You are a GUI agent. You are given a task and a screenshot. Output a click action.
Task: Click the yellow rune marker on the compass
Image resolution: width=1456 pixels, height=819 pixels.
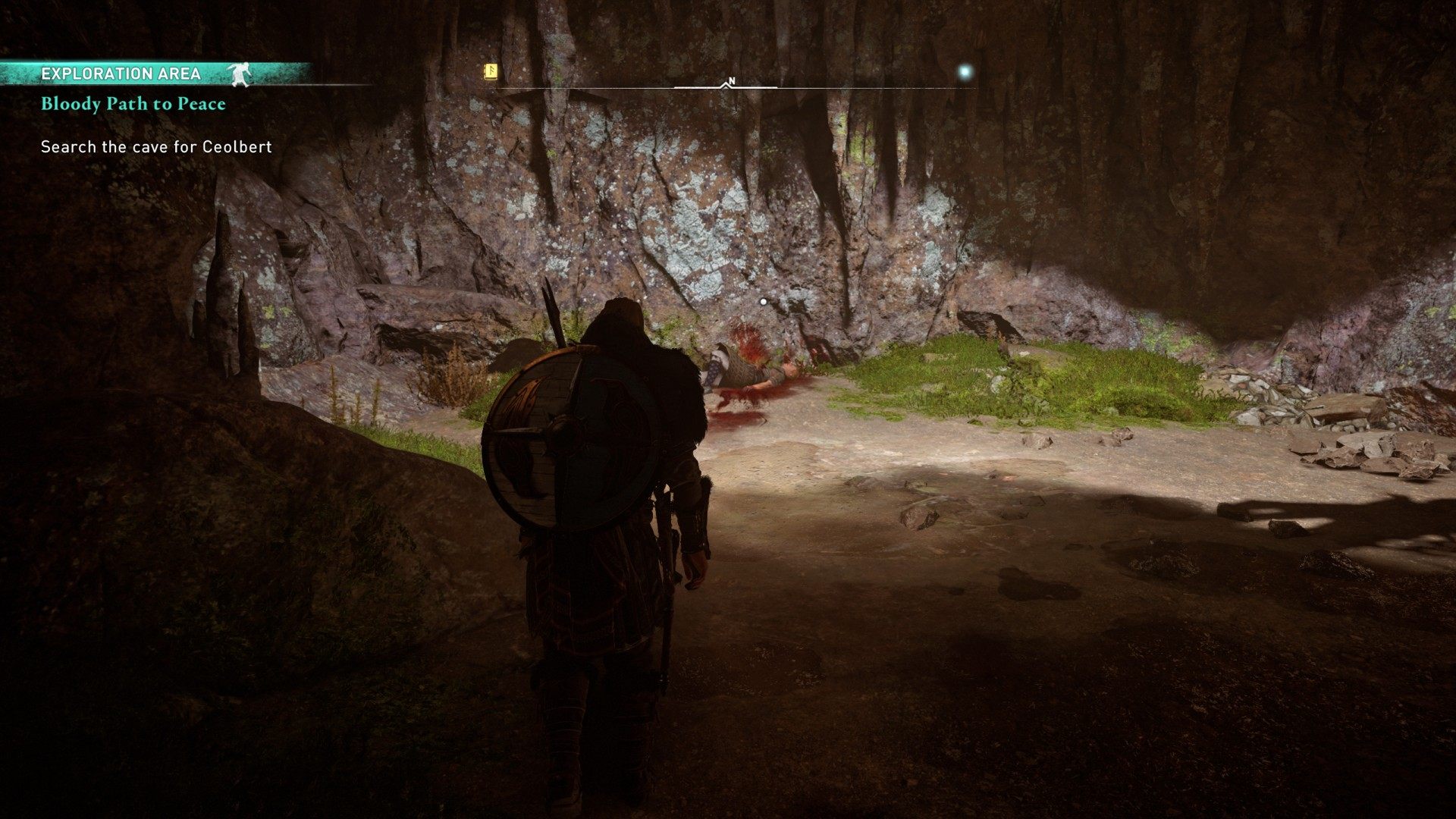coord(491,72)
